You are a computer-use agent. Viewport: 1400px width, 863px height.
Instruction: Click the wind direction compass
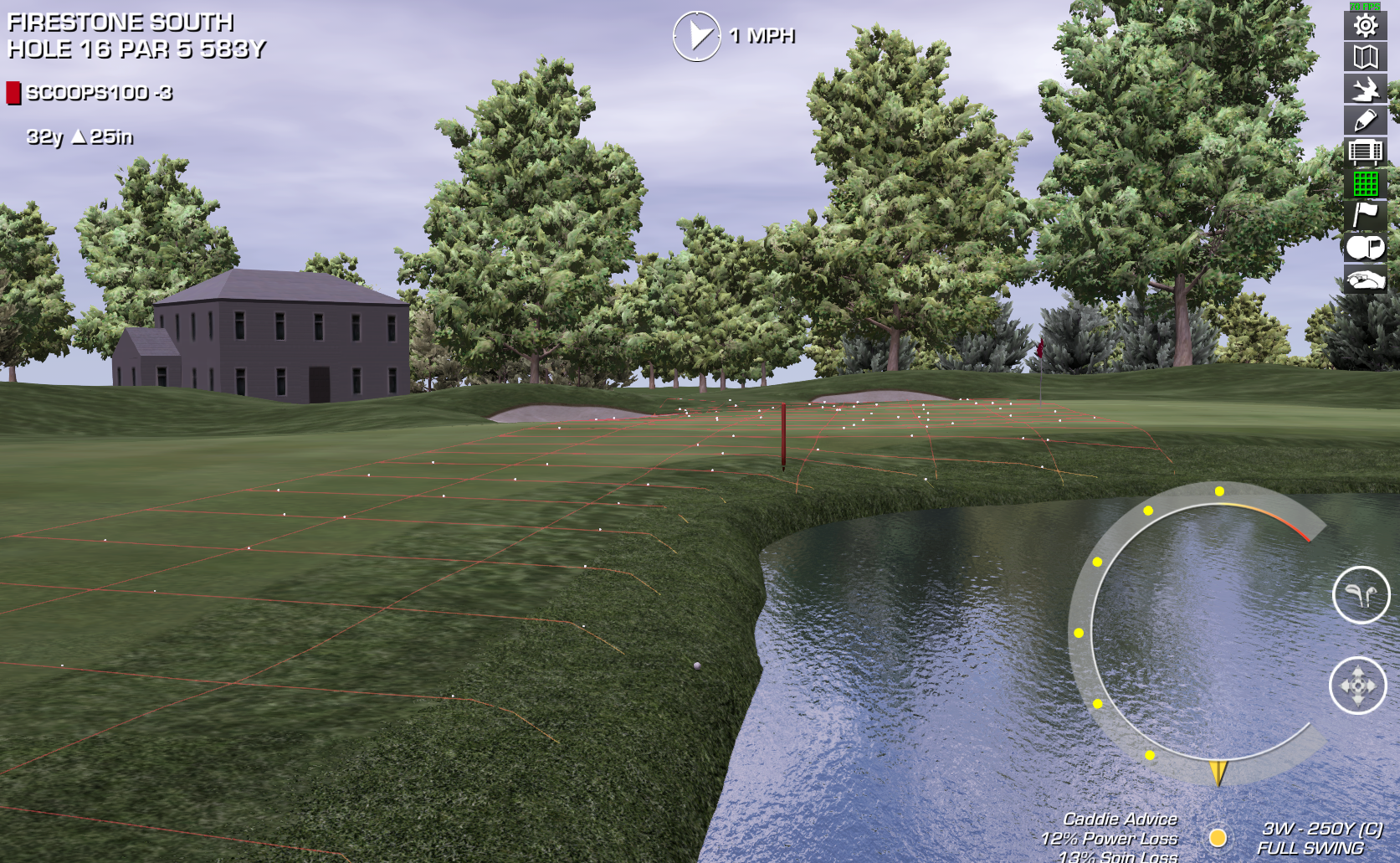pos(696,36)
